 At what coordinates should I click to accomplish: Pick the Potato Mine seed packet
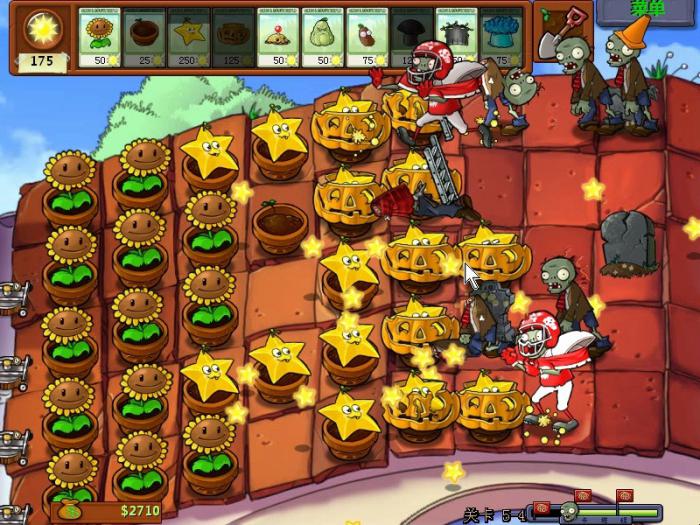click(x=279, y=39)
